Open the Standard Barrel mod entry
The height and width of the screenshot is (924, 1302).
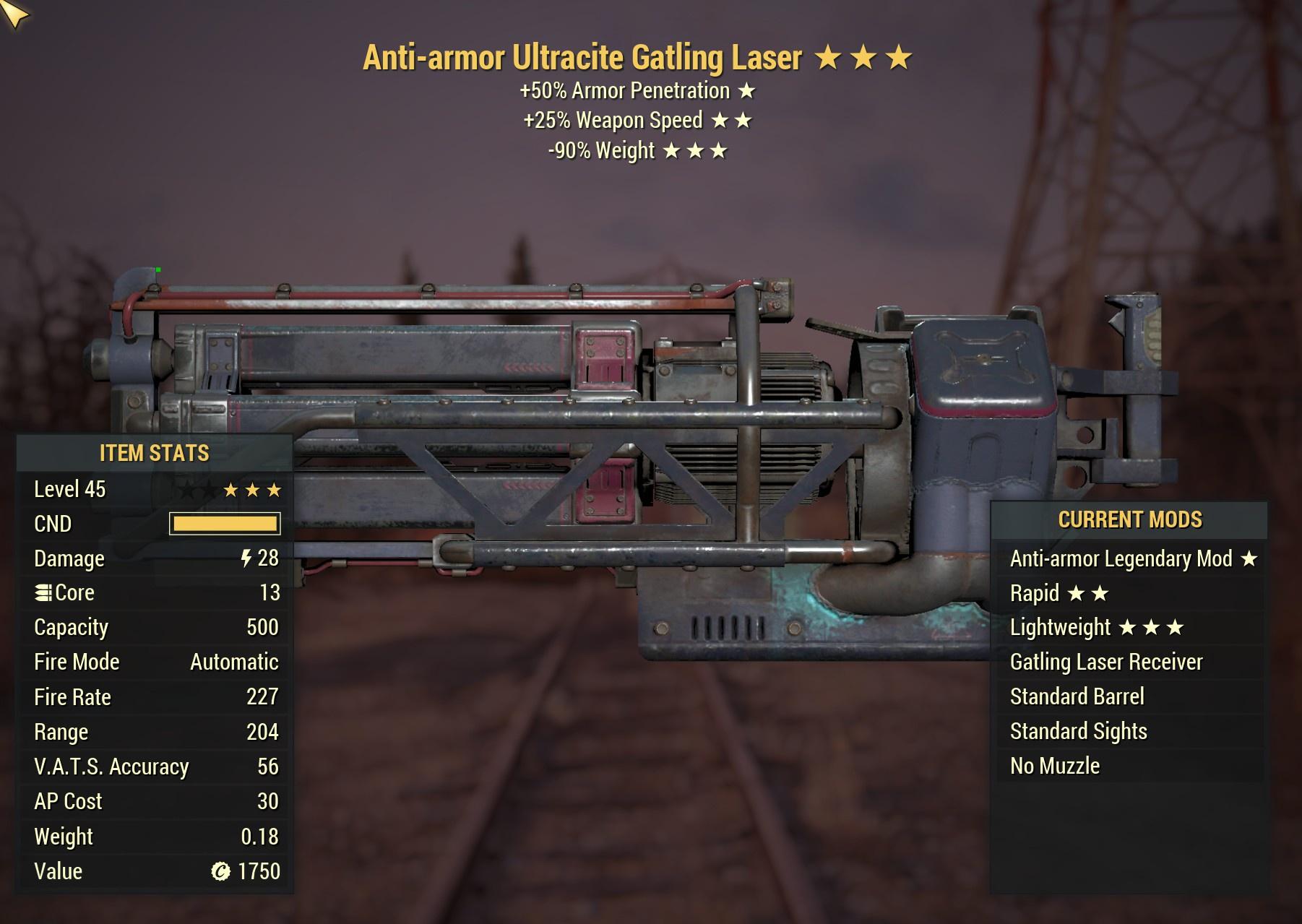pos(1077,696)
